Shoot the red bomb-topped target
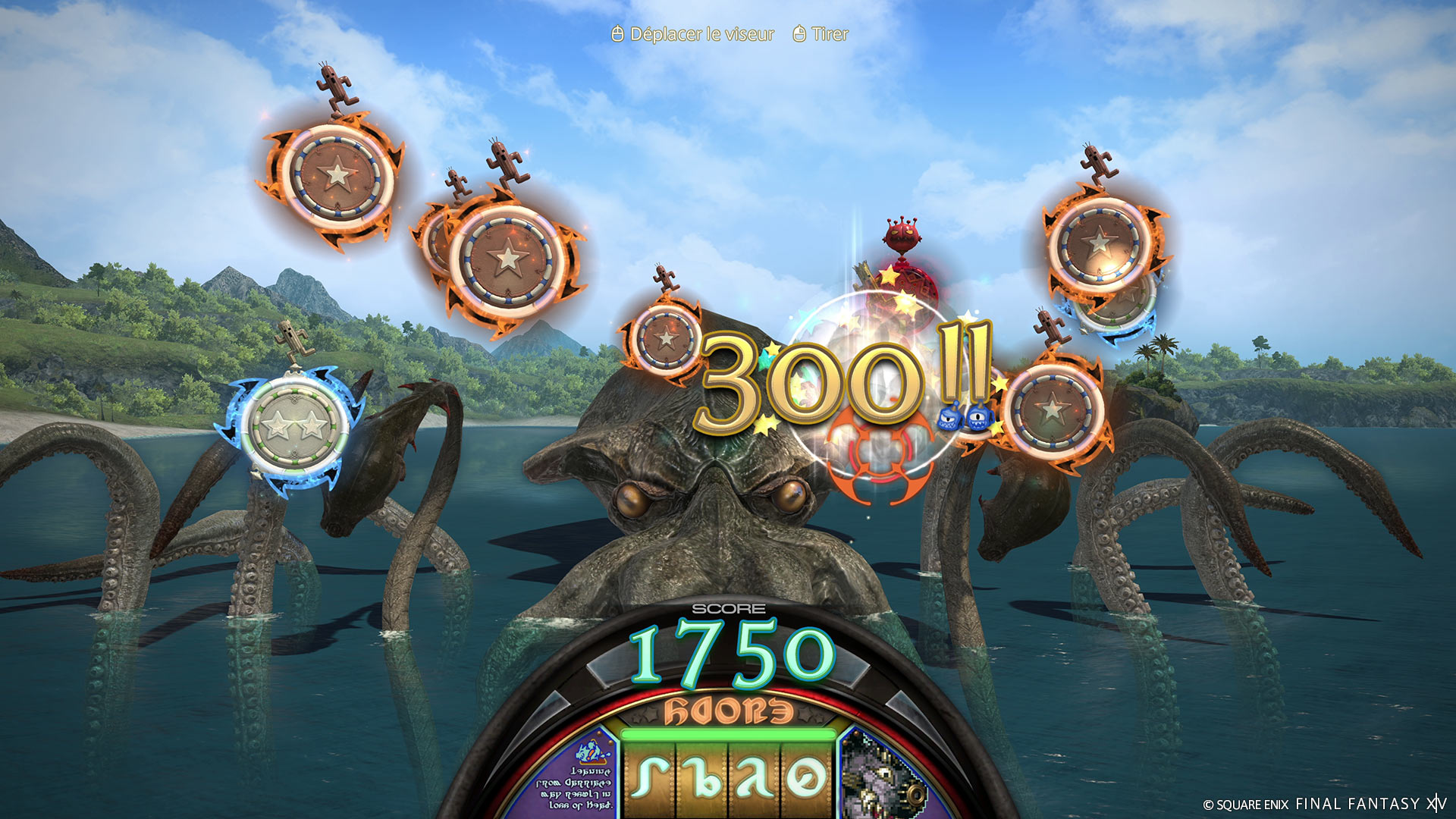The width and height of the screenshot is (1456, 819). pyautogui.click(x=907, y=292)
